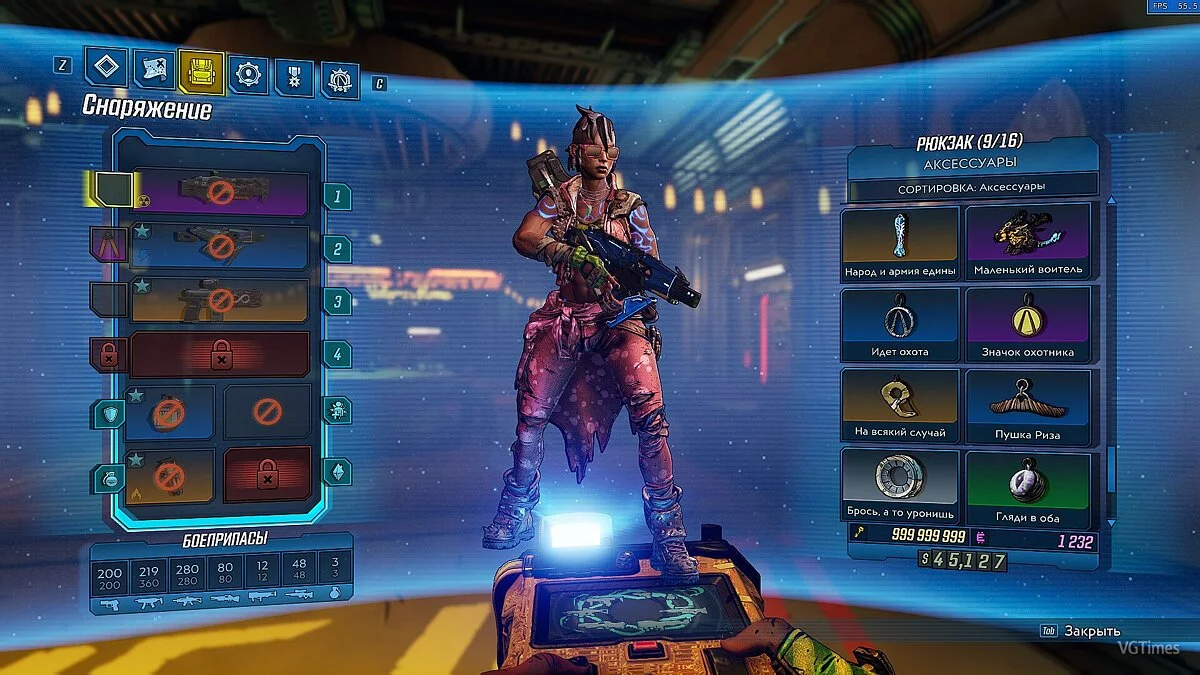This screenshot has width=1200, height=675.
Task: Change sorting via the Сортировка bar
Action: pos(972,187)
